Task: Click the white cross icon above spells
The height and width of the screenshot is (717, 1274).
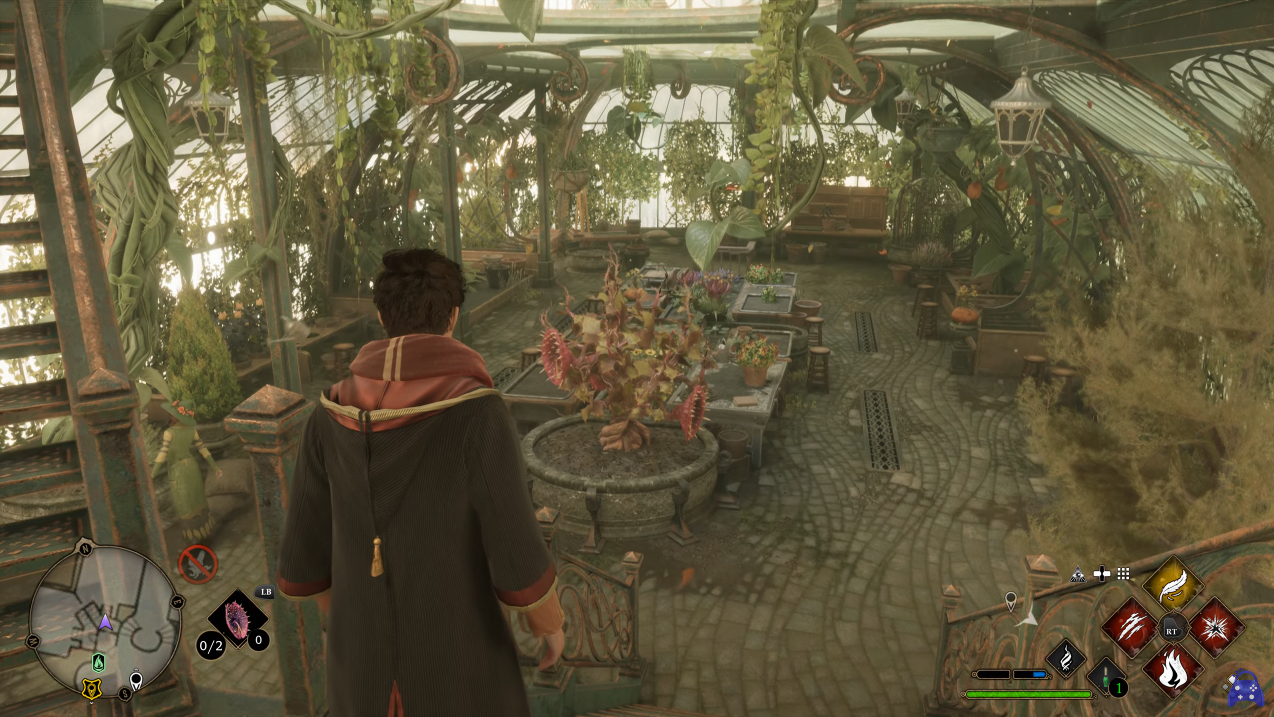Action: click(1101, 574)
